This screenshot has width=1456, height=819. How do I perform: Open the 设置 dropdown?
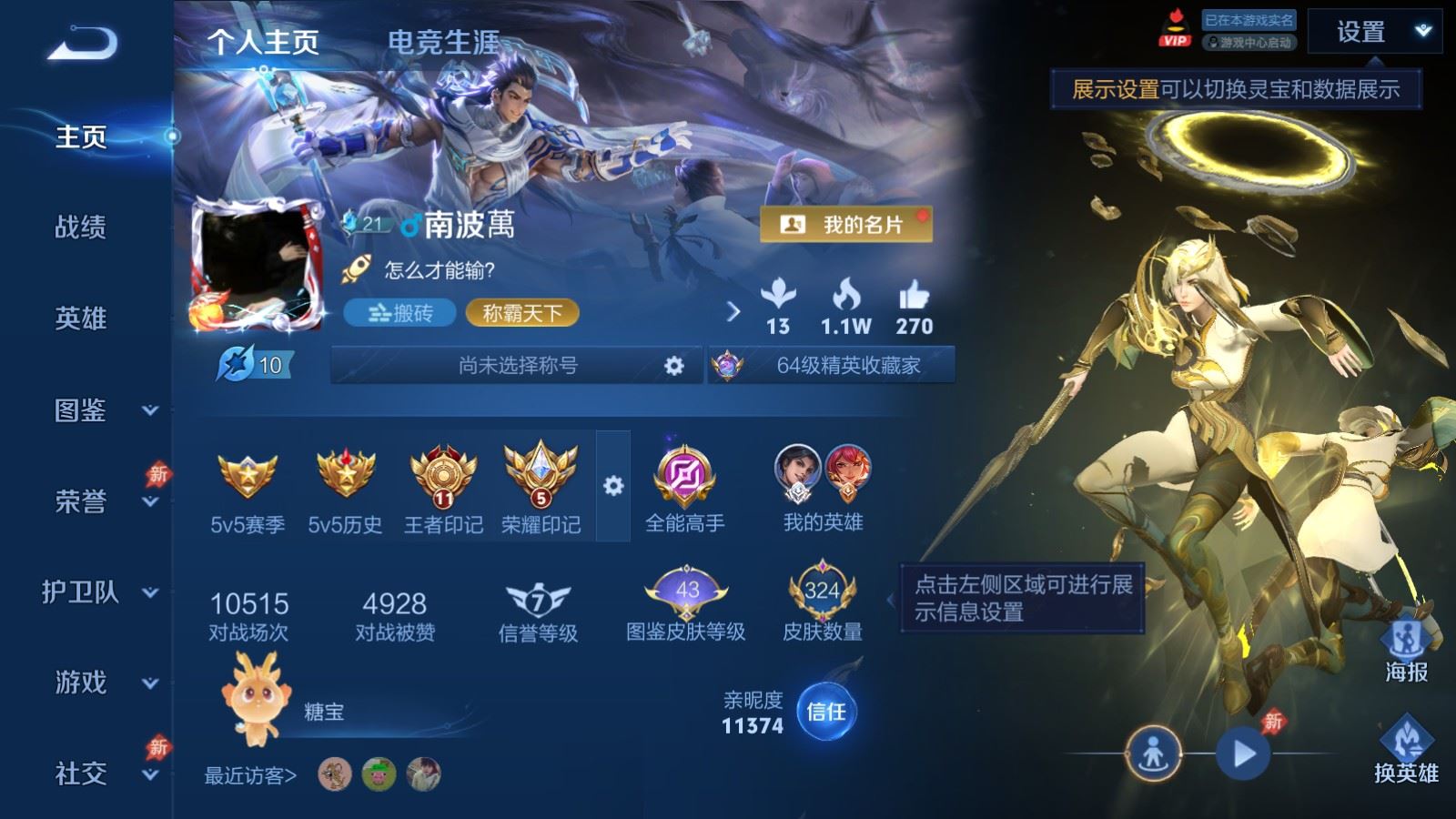click(1374, 33)
